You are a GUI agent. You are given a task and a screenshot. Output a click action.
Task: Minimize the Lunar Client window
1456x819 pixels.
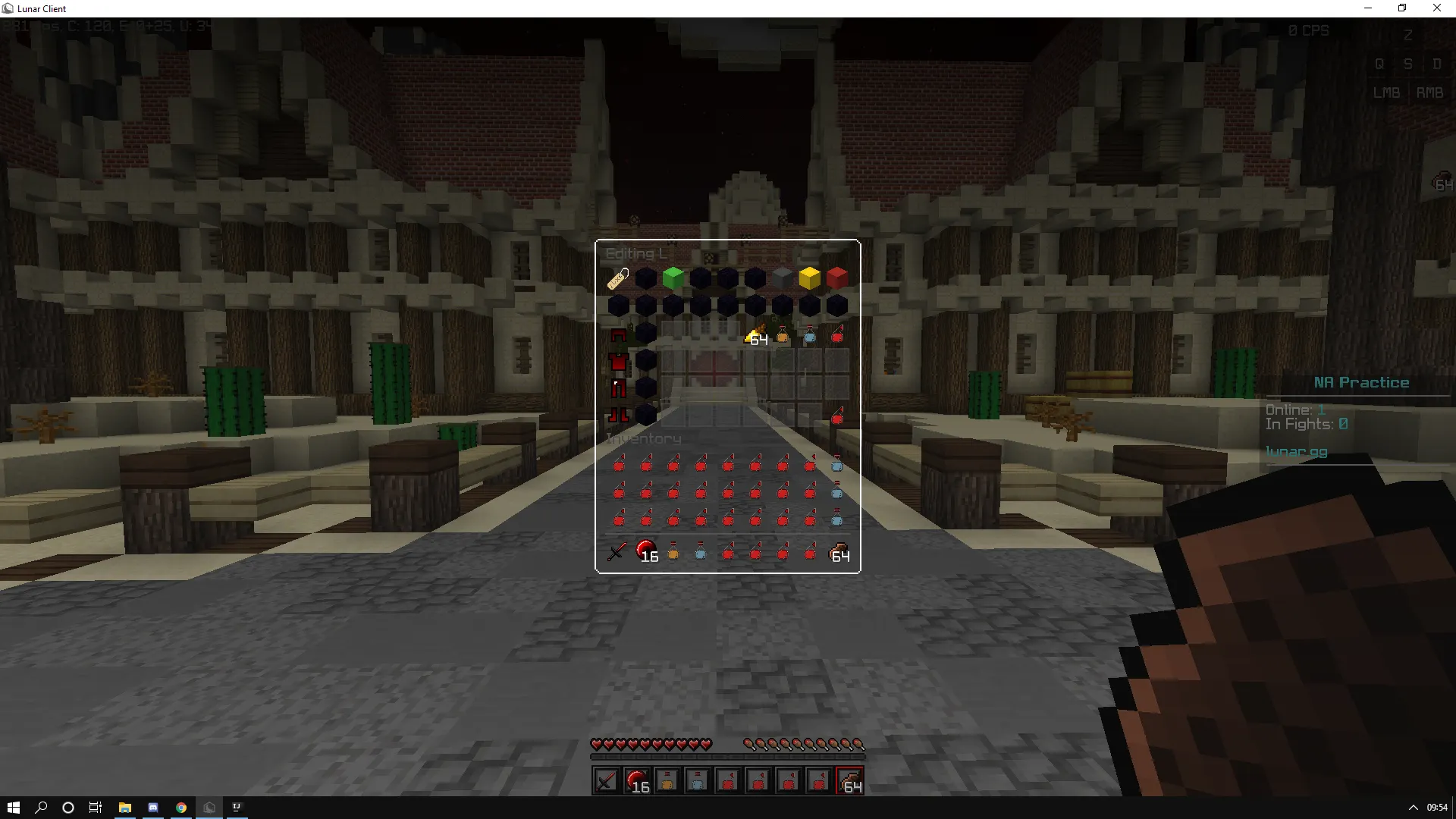pyautogui.click(x=1368, y=8)
